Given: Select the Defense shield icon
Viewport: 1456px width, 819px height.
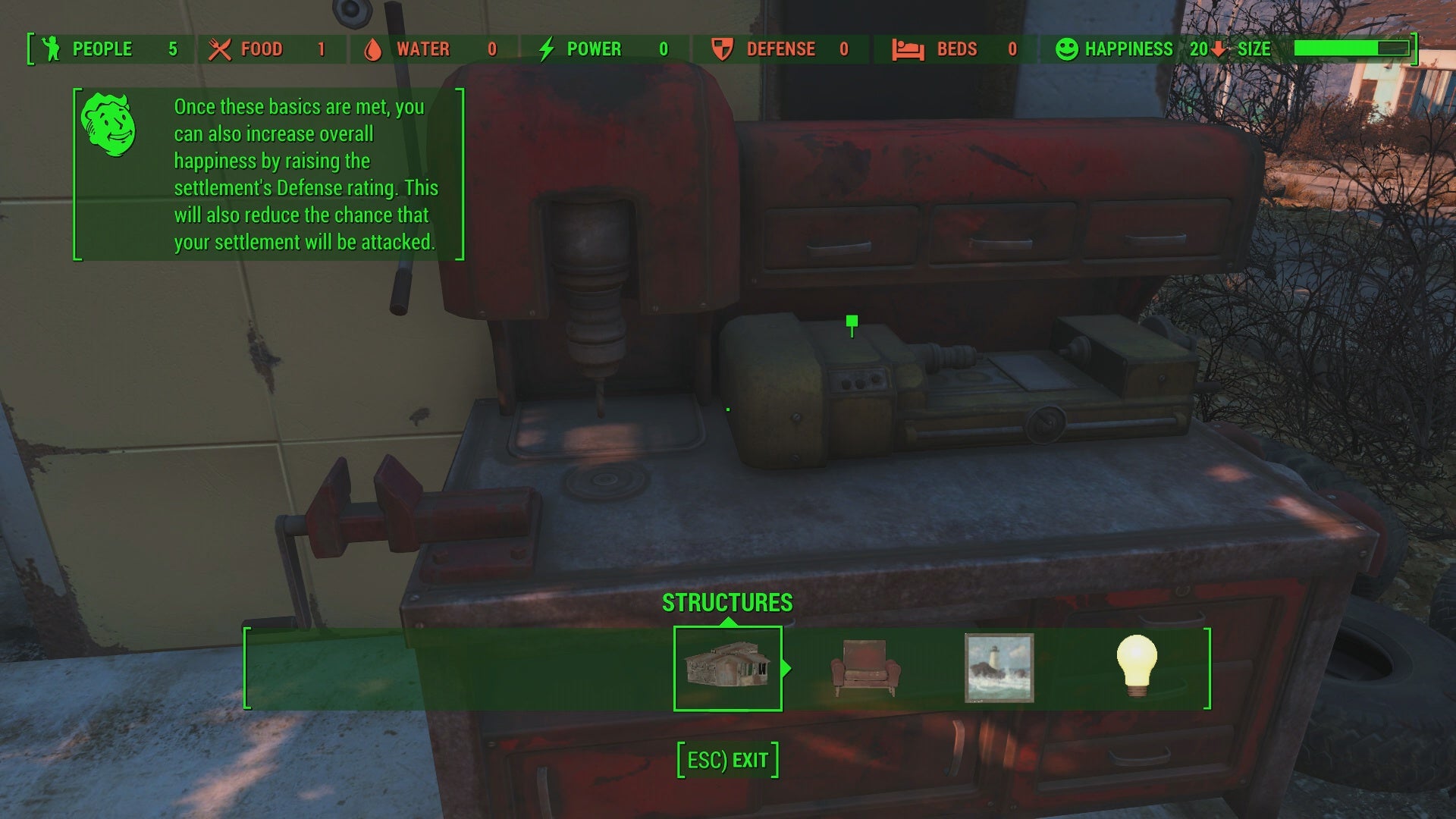Looking at the screenshot, I should (x=723, y=49).
